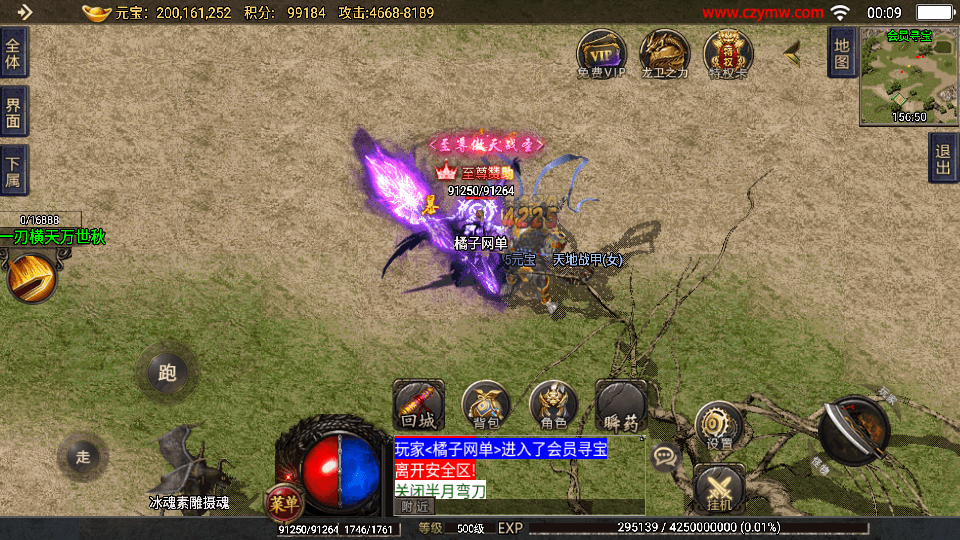Open the 设置 settings gear

[x=718, y=425]
